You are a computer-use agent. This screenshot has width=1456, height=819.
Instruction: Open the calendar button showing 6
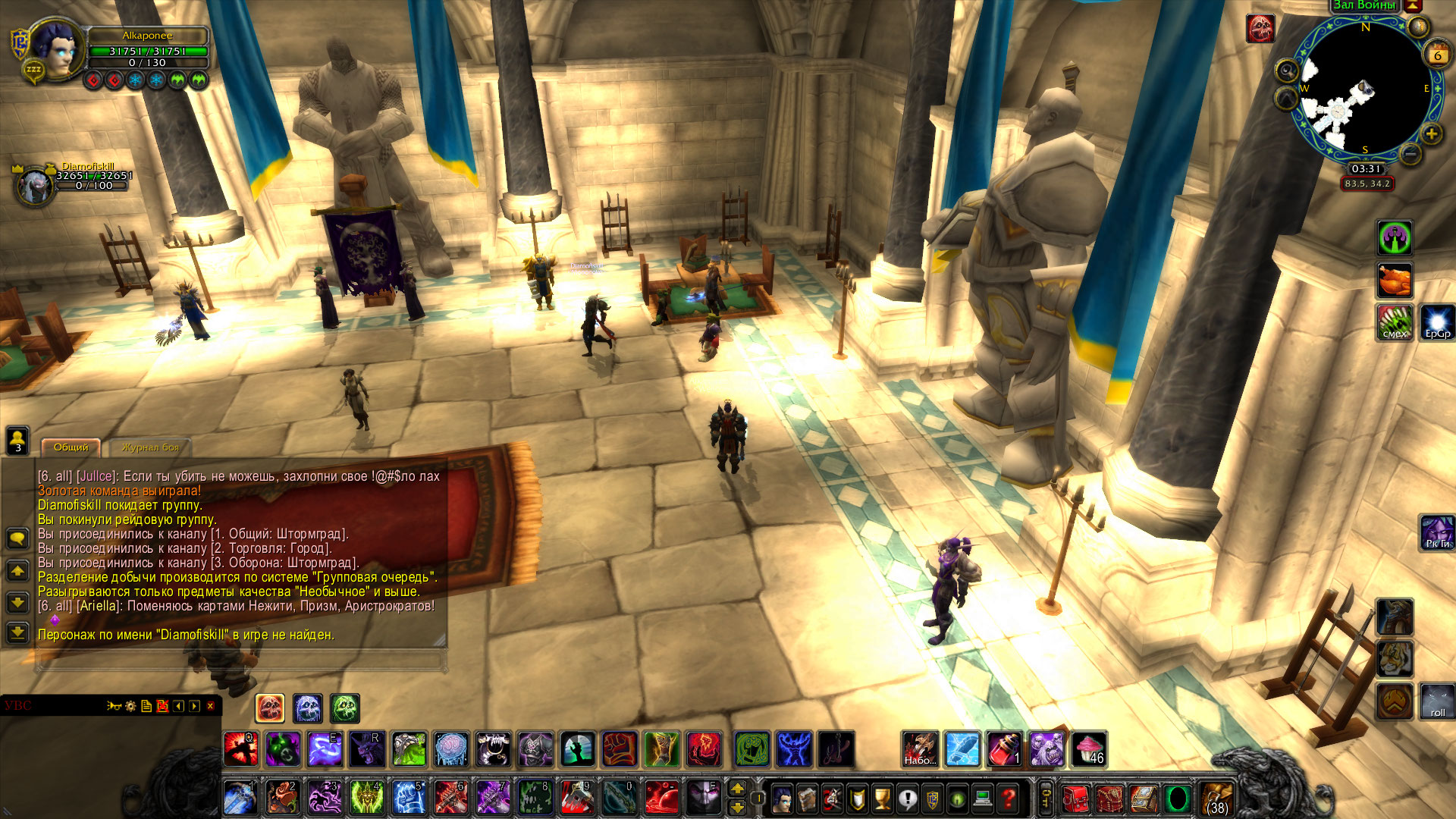(1437, 55)
